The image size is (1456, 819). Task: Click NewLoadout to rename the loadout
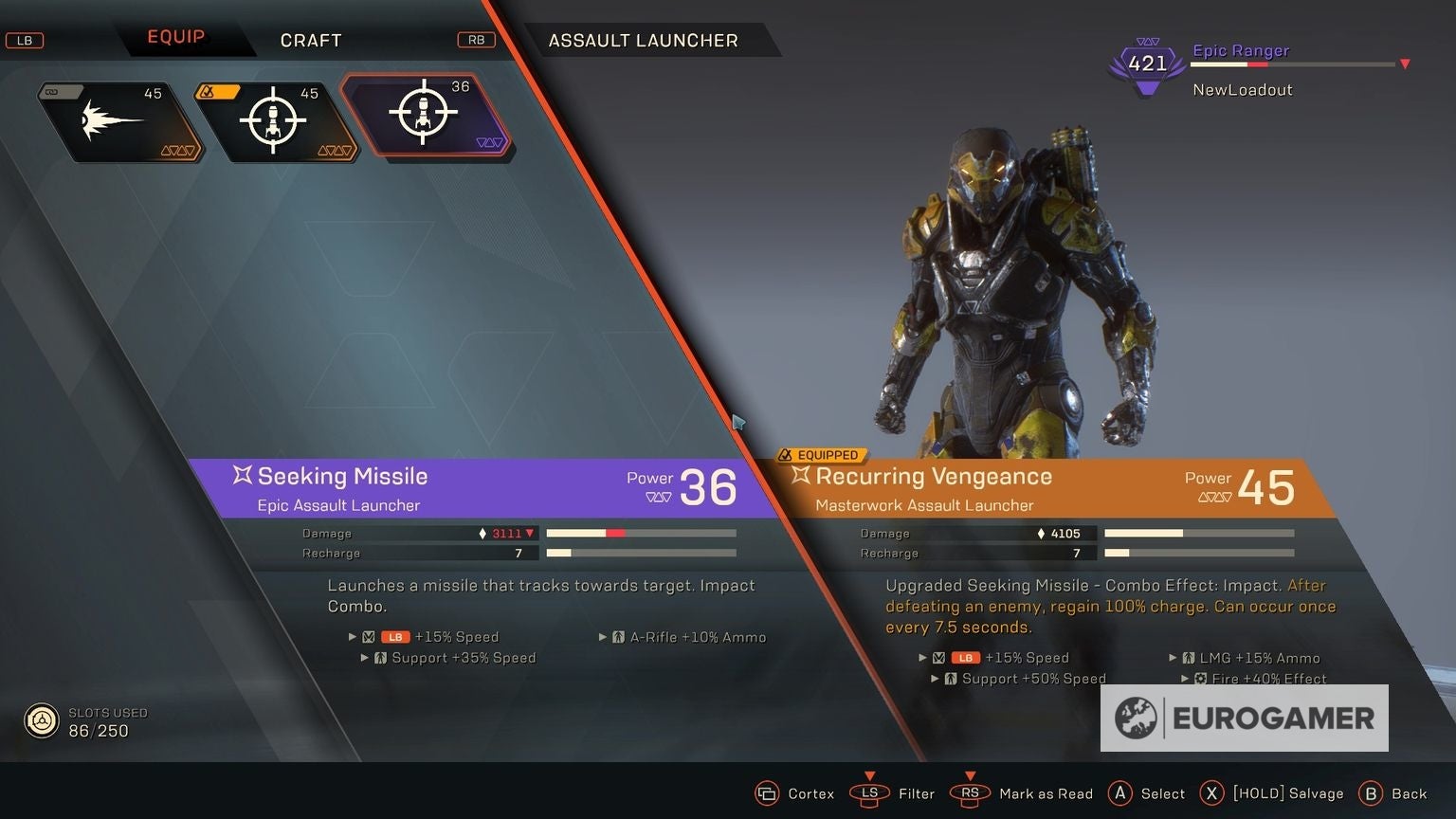pos(1243,89)
